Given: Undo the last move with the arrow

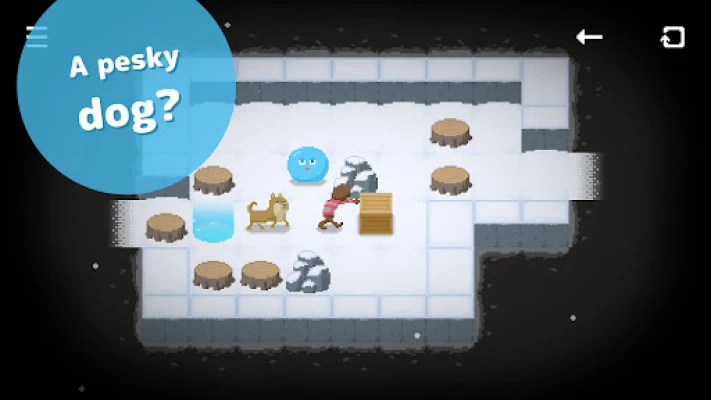Looking at the screenshot, I should click(589, 37).
